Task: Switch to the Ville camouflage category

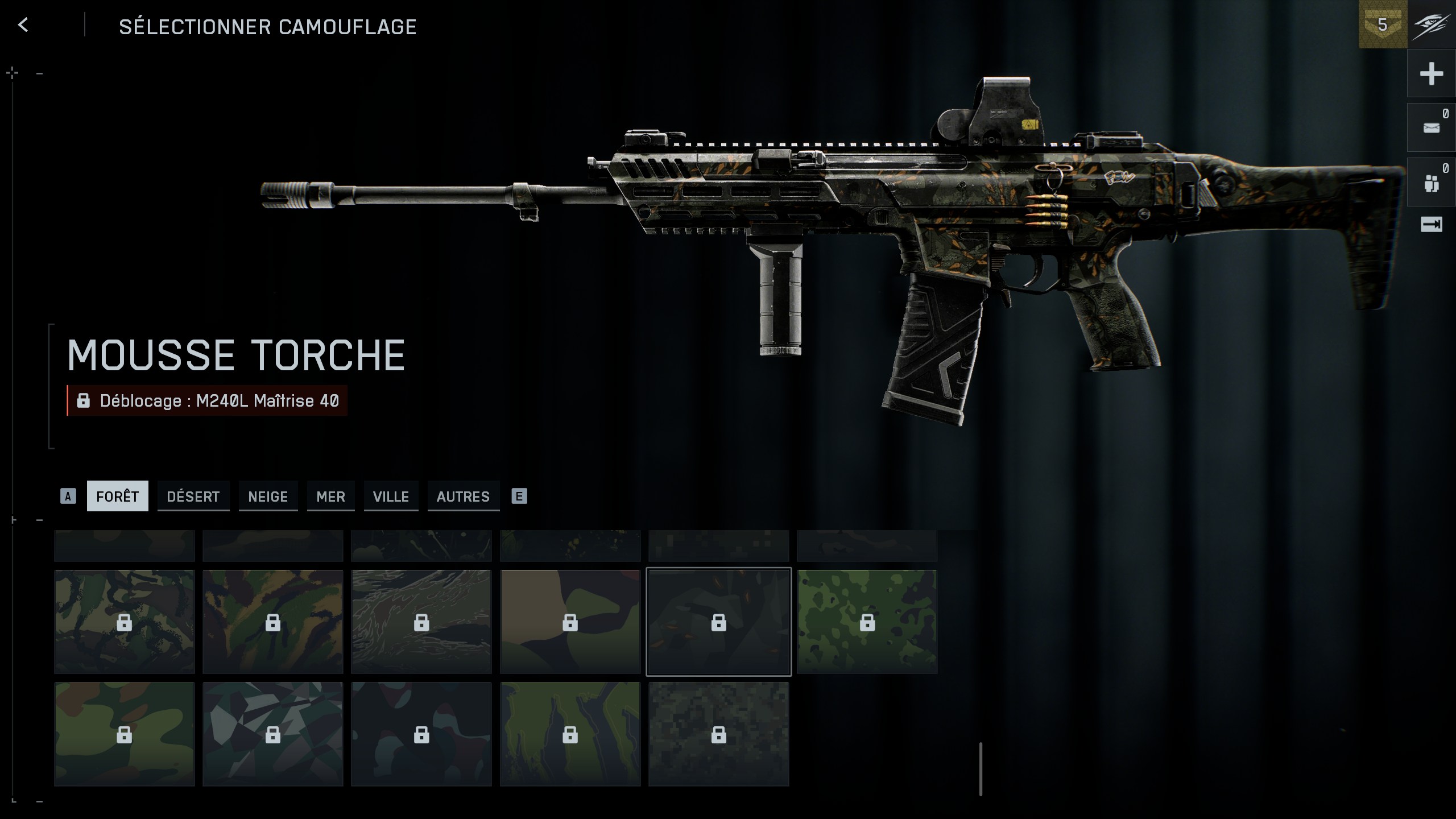Action: (391, 496)
